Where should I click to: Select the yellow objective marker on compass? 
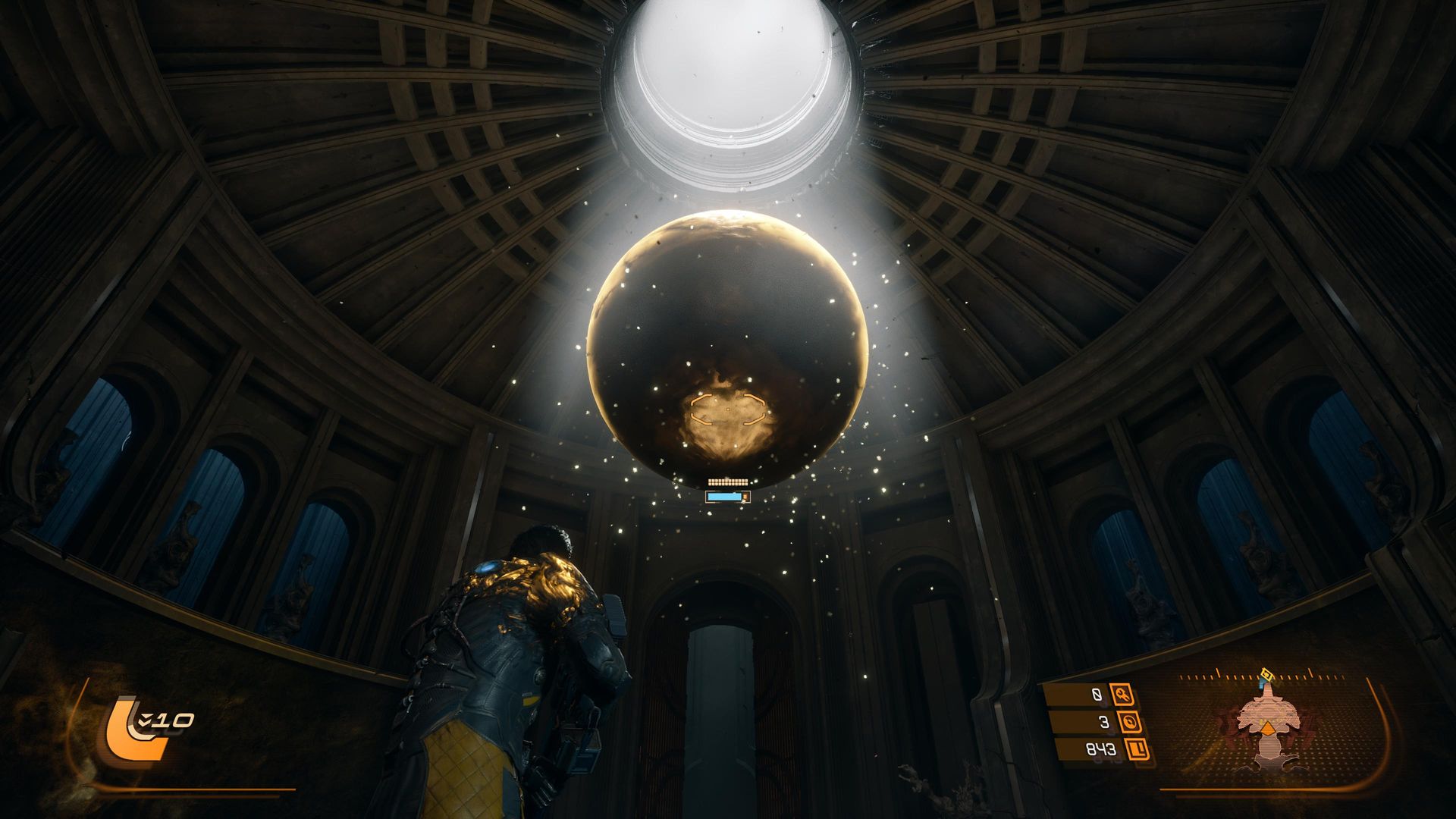1266,674
